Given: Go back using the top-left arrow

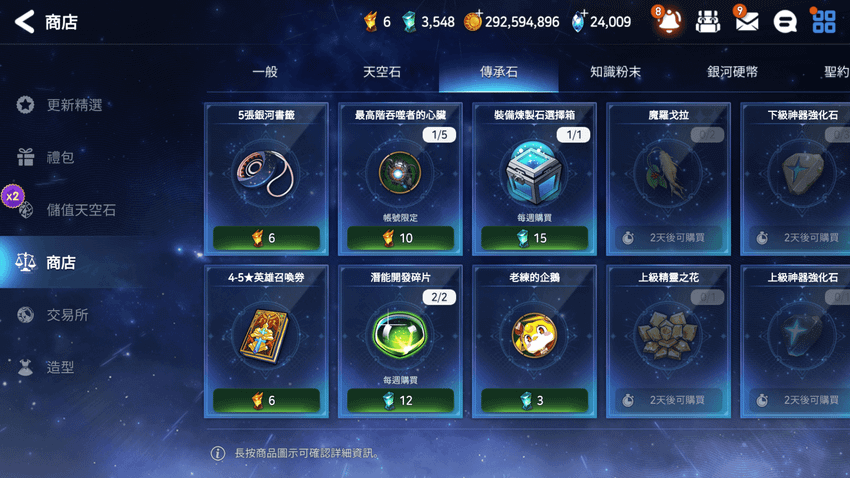Looking at the screenshot, I should (x=24, y=22).
